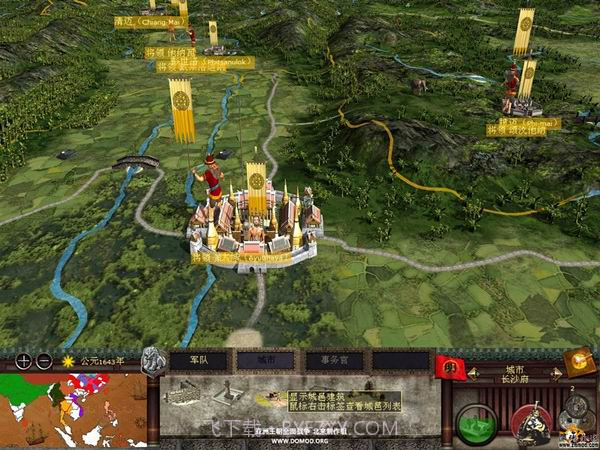The height and width of the screenshot is (450, 600).
Task: Click the red faction banner button
Action: point(450,366)
